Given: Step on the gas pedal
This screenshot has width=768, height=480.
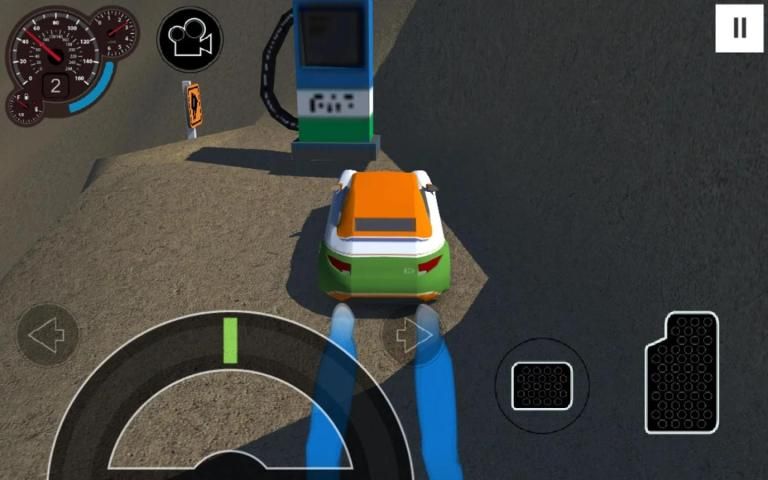Looking at the screenshot, I should click(682, 373).
